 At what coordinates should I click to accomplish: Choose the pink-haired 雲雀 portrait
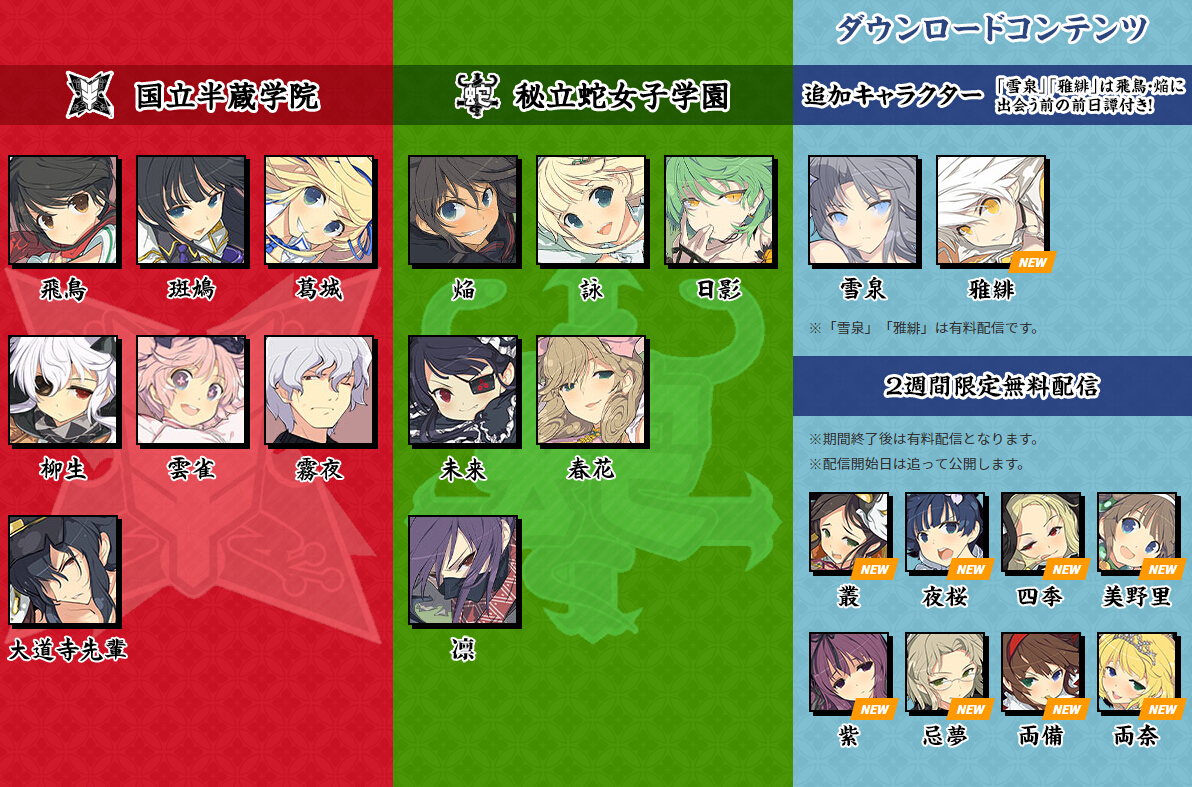point(191,390)
